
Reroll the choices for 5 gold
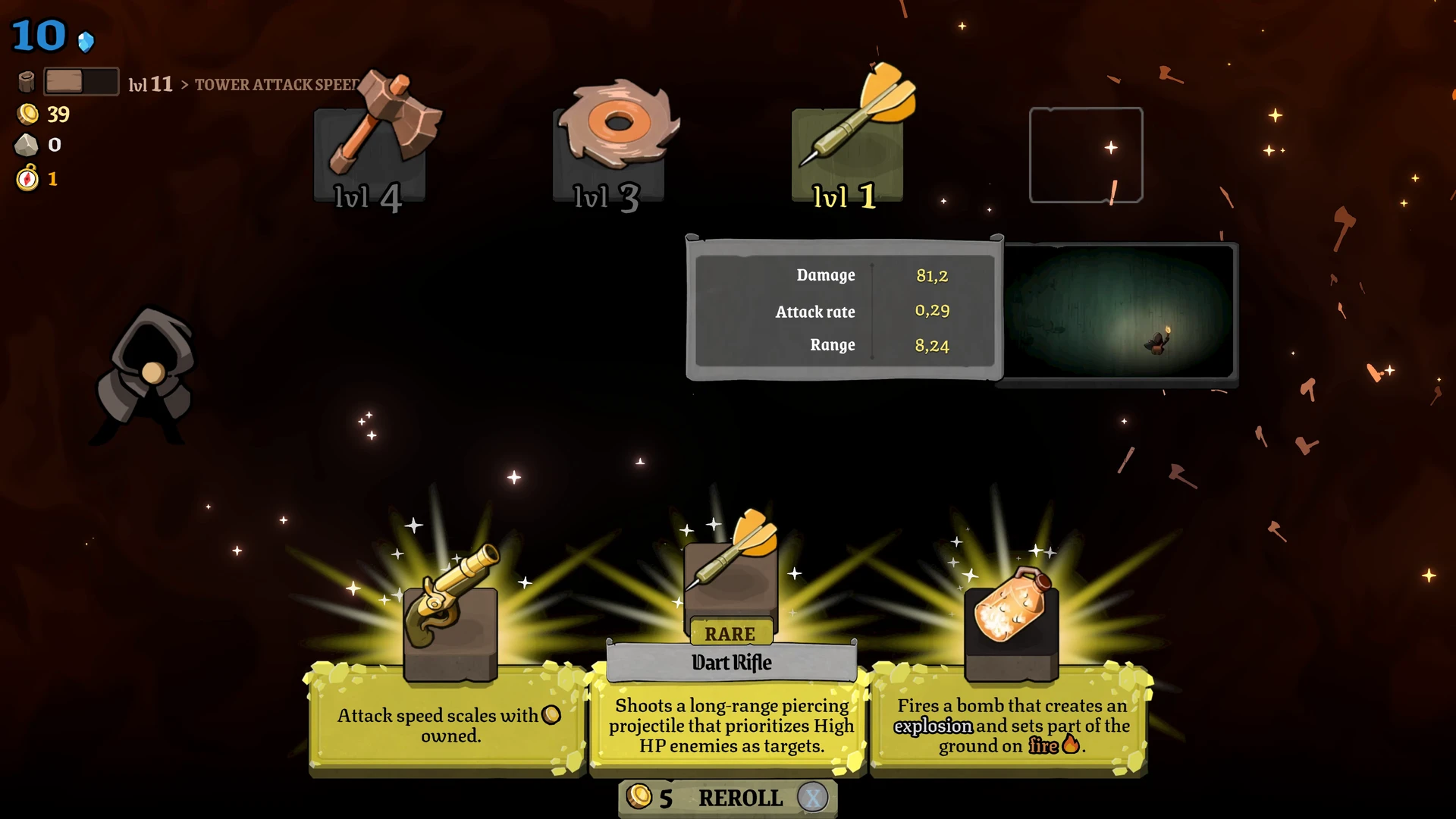coord(728,798)
